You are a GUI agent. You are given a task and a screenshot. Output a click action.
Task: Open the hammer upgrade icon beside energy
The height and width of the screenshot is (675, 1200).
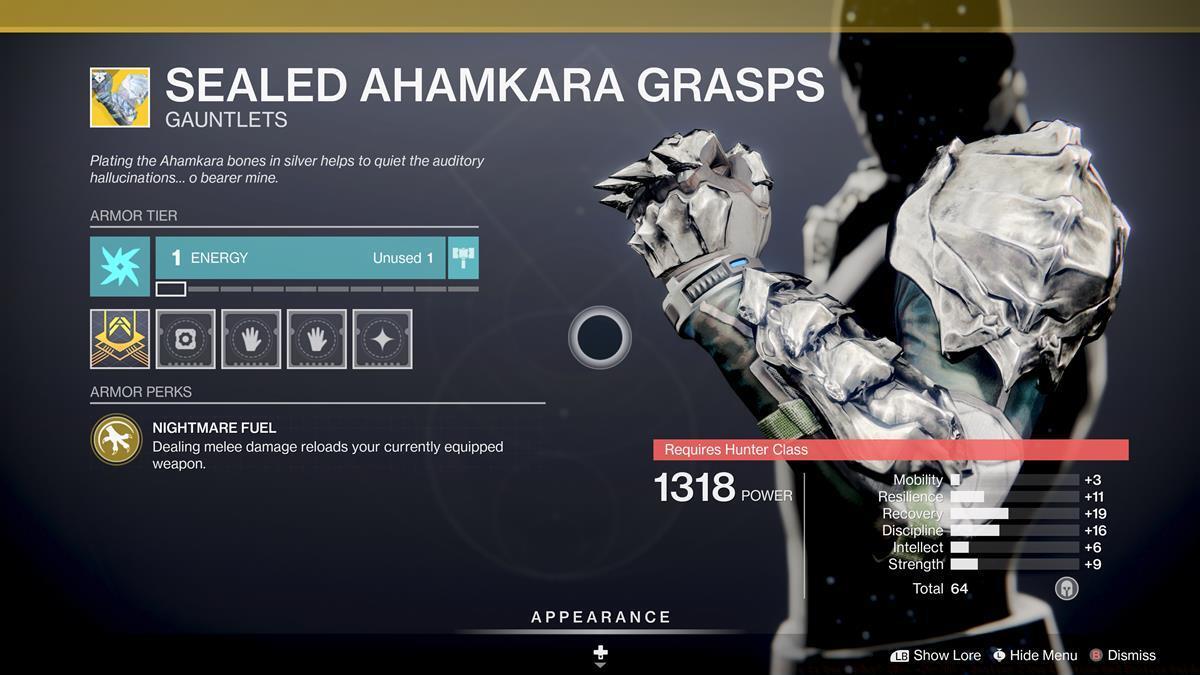463,258
